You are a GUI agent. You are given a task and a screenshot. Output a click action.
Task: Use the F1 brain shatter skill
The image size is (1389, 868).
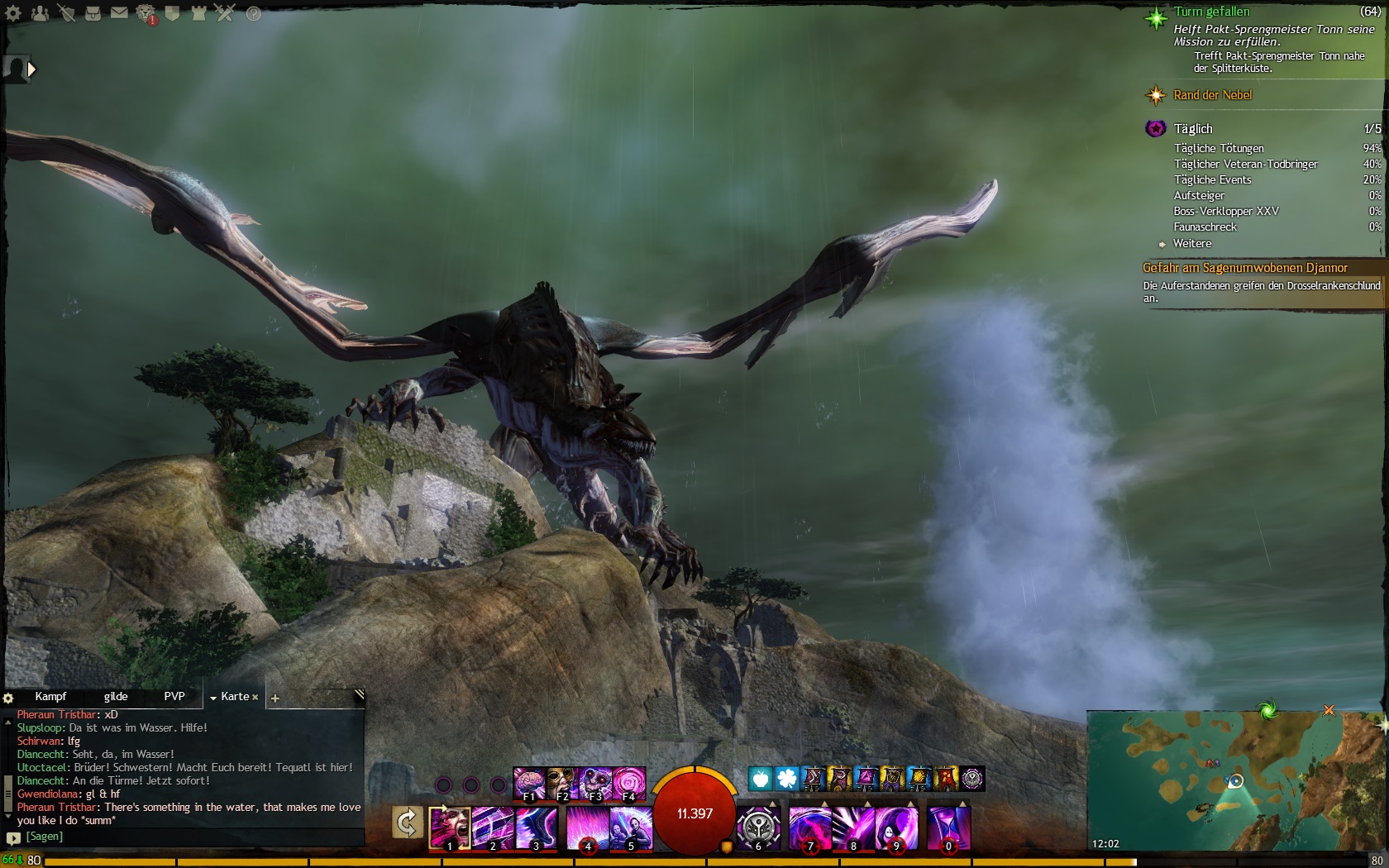coord(529,784)
